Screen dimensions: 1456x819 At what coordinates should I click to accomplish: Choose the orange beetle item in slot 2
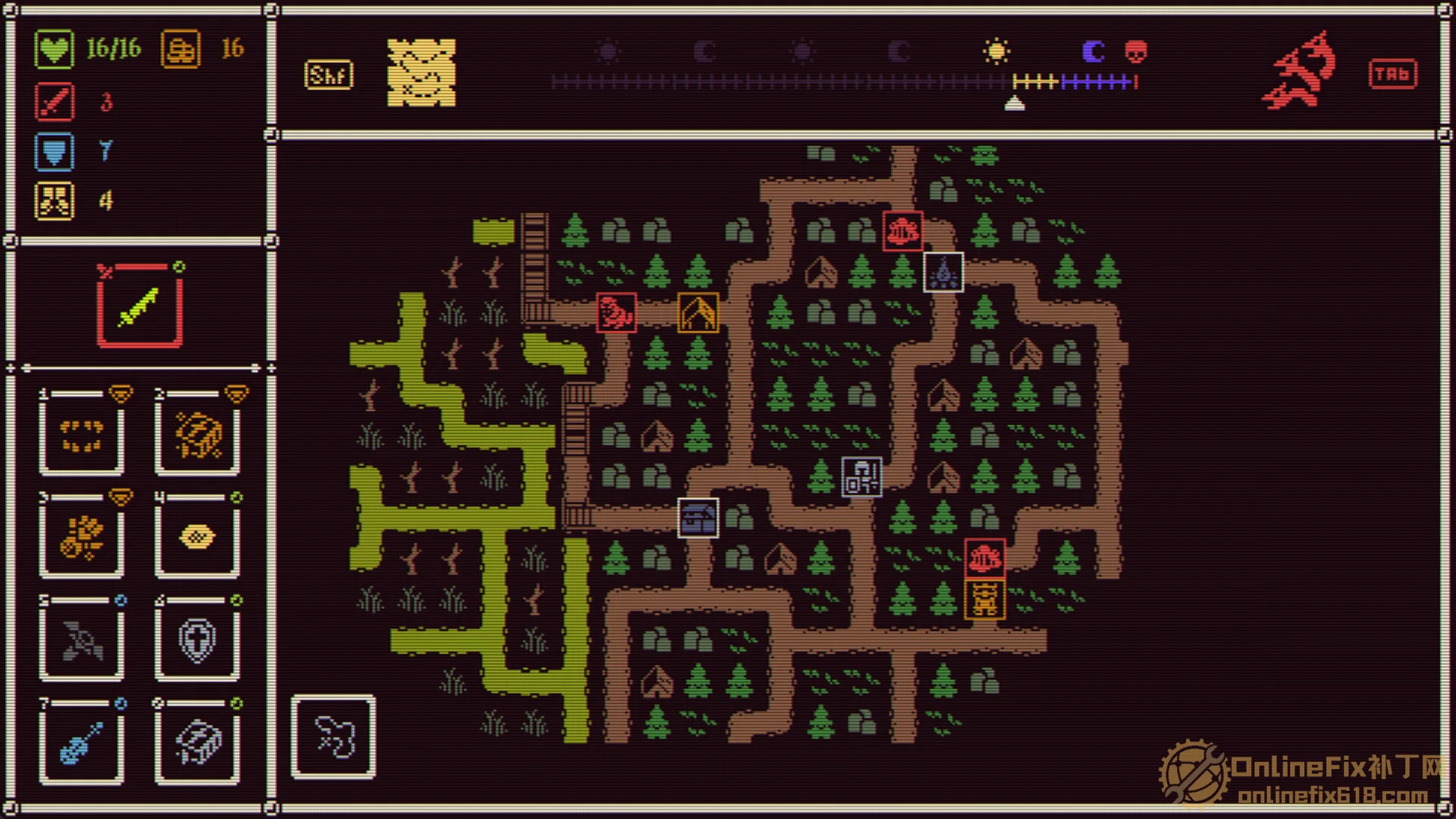click(198, 435)
